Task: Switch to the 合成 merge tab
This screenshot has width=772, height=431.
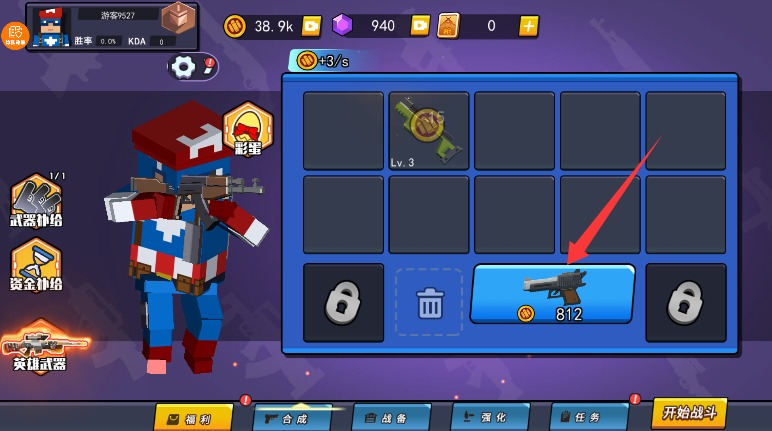Action: [292, 417]
